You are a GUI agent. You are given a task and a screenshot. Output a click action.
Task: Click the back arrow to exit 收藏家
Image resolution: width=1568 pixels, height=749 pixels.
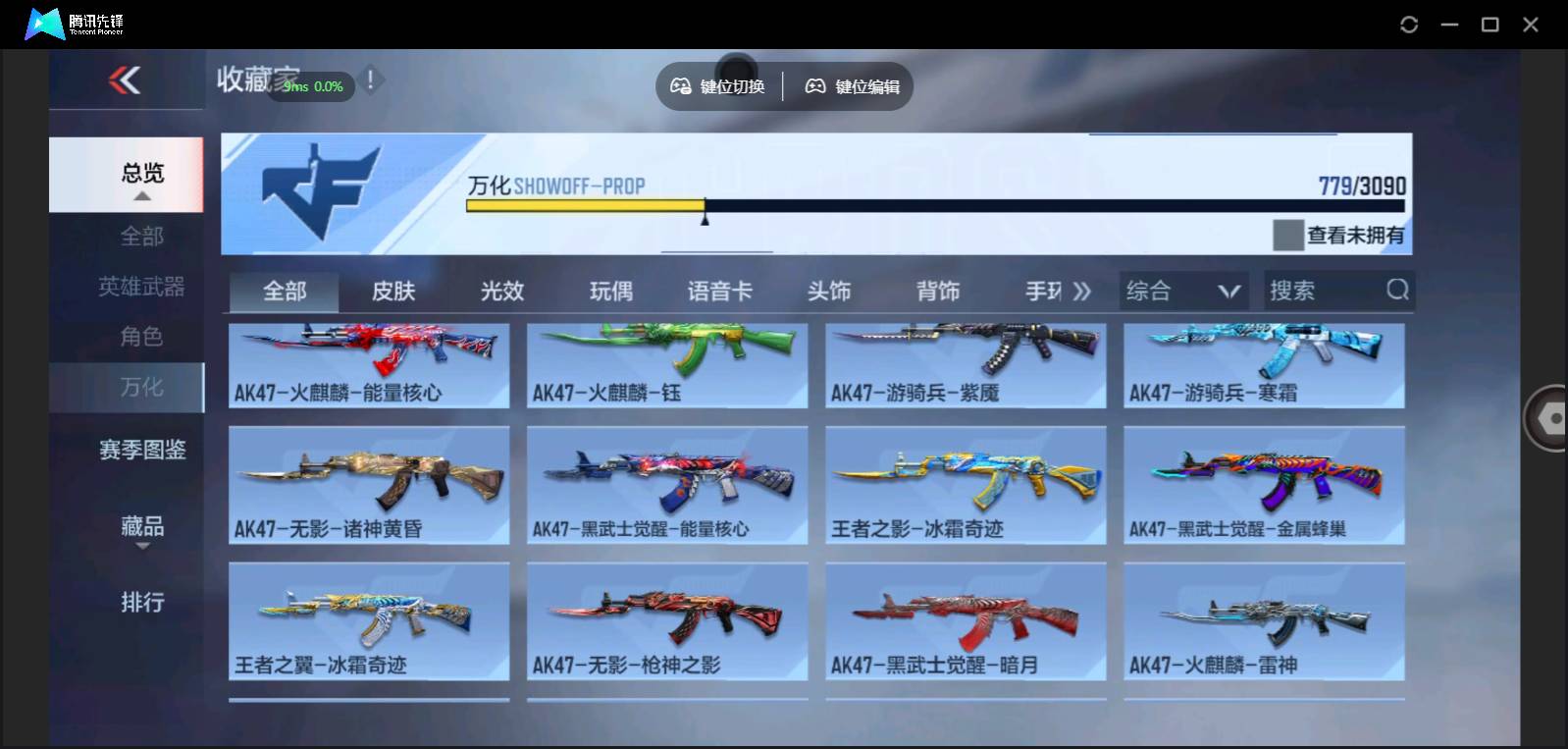122,81
